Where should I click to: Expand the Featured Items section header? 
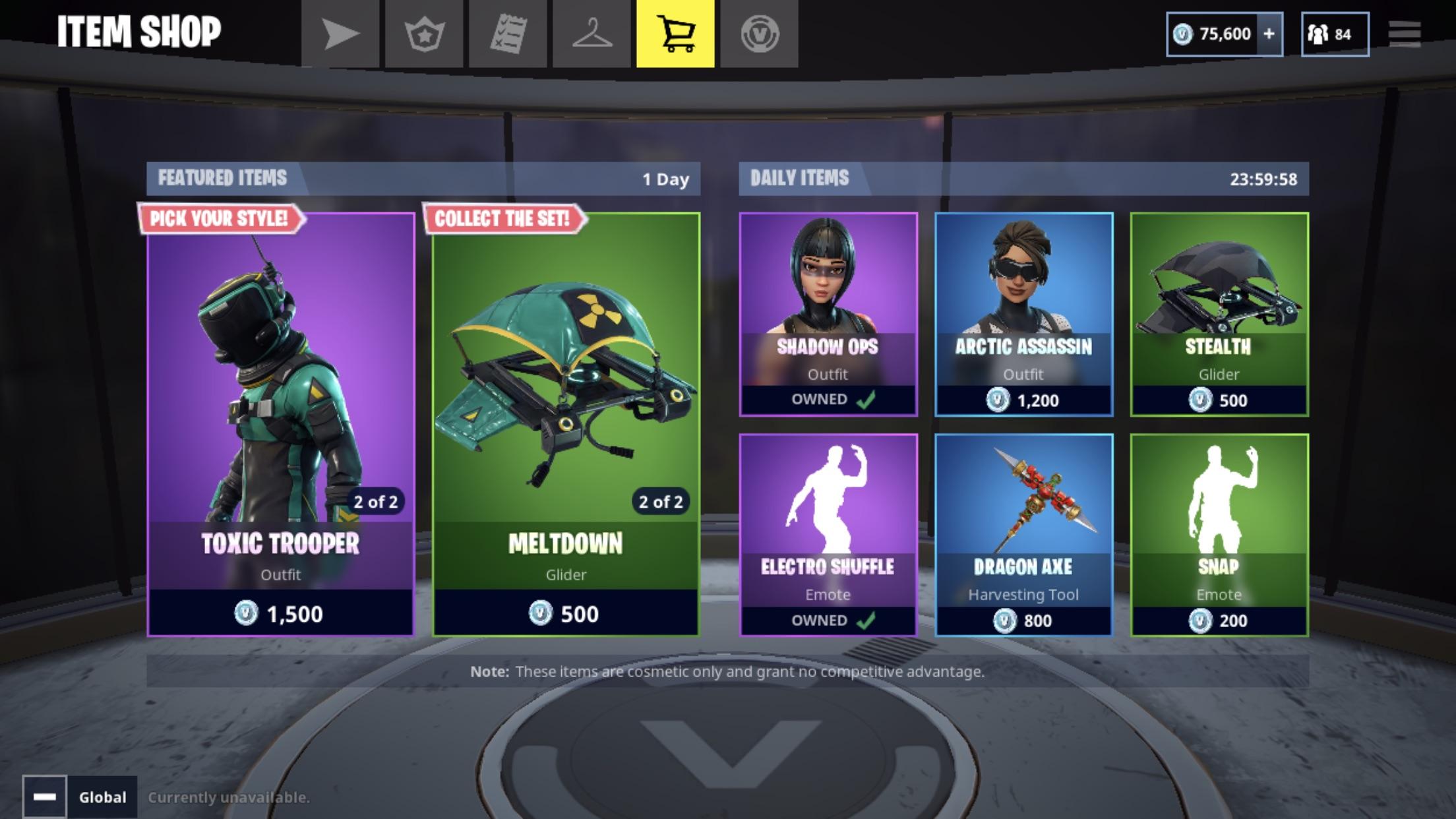pyautogui.click(x=222, y=177)
